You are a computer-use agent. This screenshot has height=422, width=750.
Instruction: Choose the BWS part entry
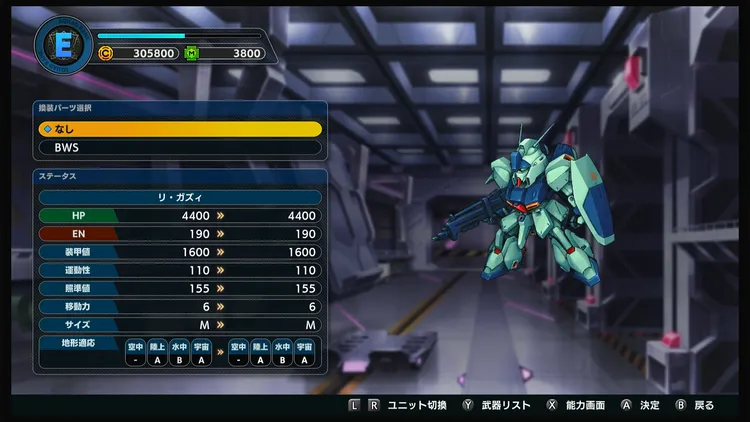180,147
